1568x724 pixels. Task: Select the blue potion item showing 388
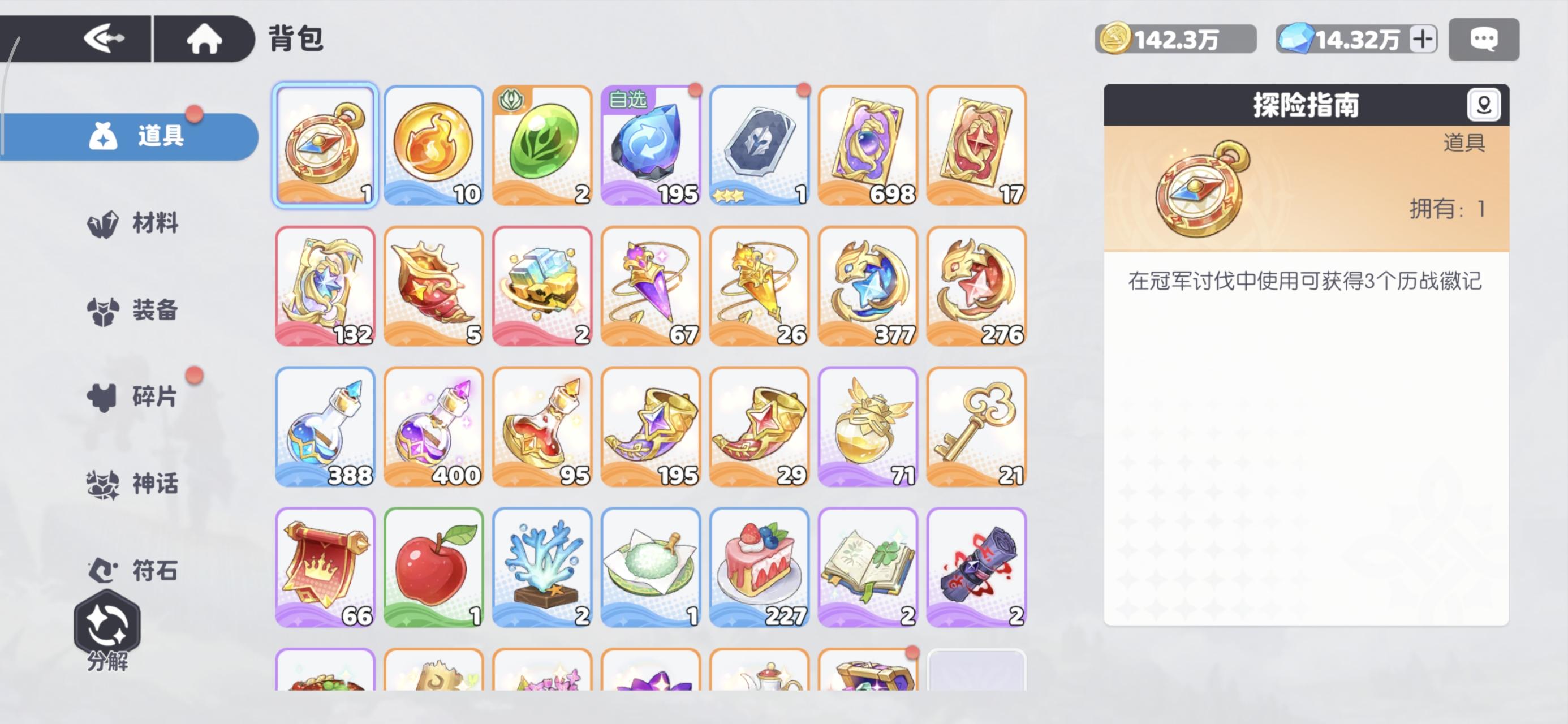(325, 425)
